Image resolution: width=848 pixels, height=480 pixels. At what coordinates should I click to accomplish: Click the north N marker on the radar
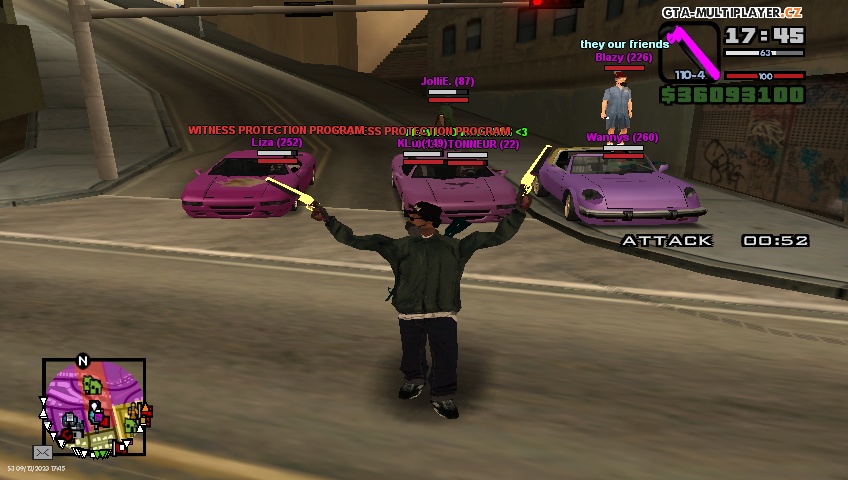(x=83, y=361)
